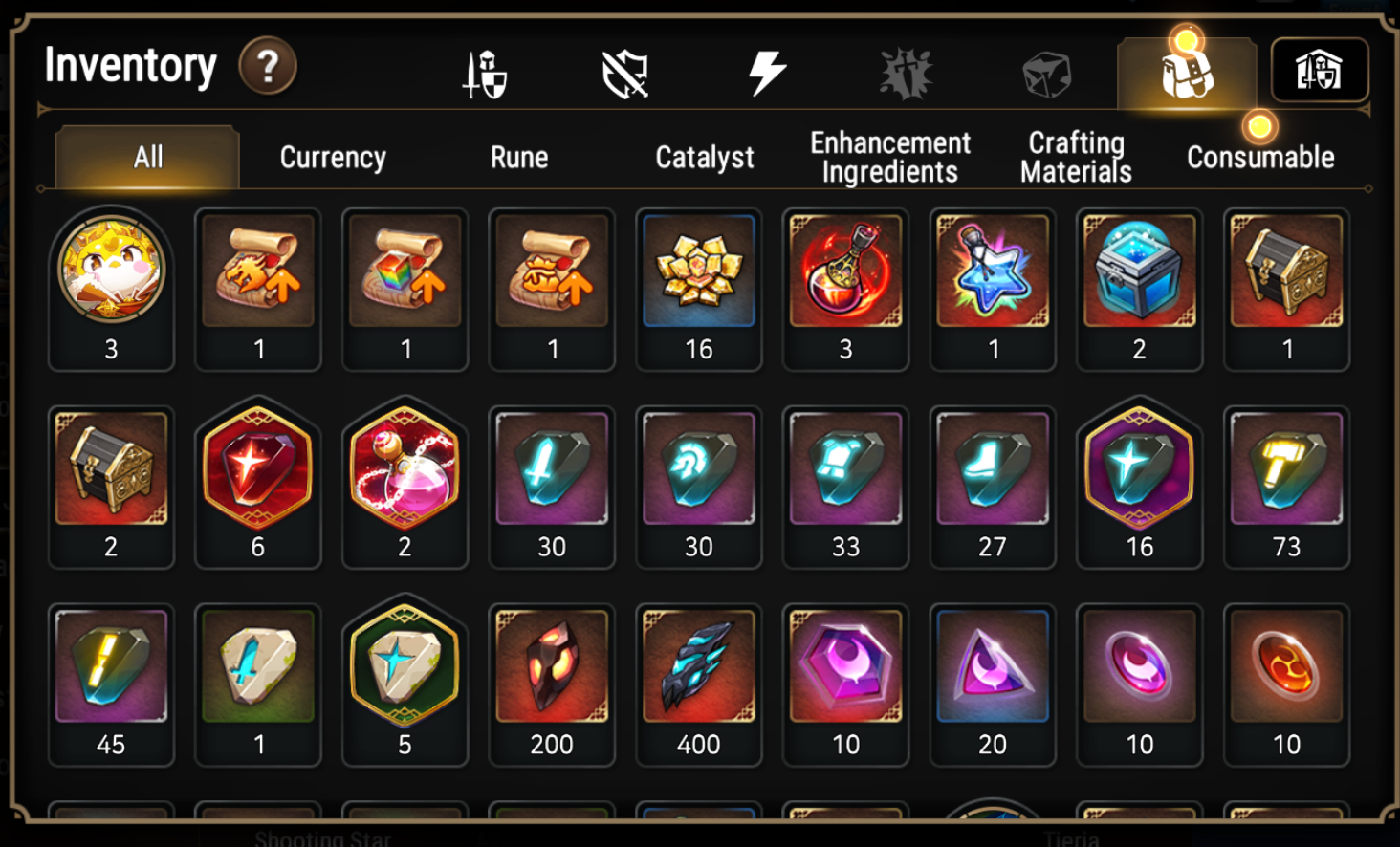
Task: Select the All items tab
Action: click(x=145, y=157)
